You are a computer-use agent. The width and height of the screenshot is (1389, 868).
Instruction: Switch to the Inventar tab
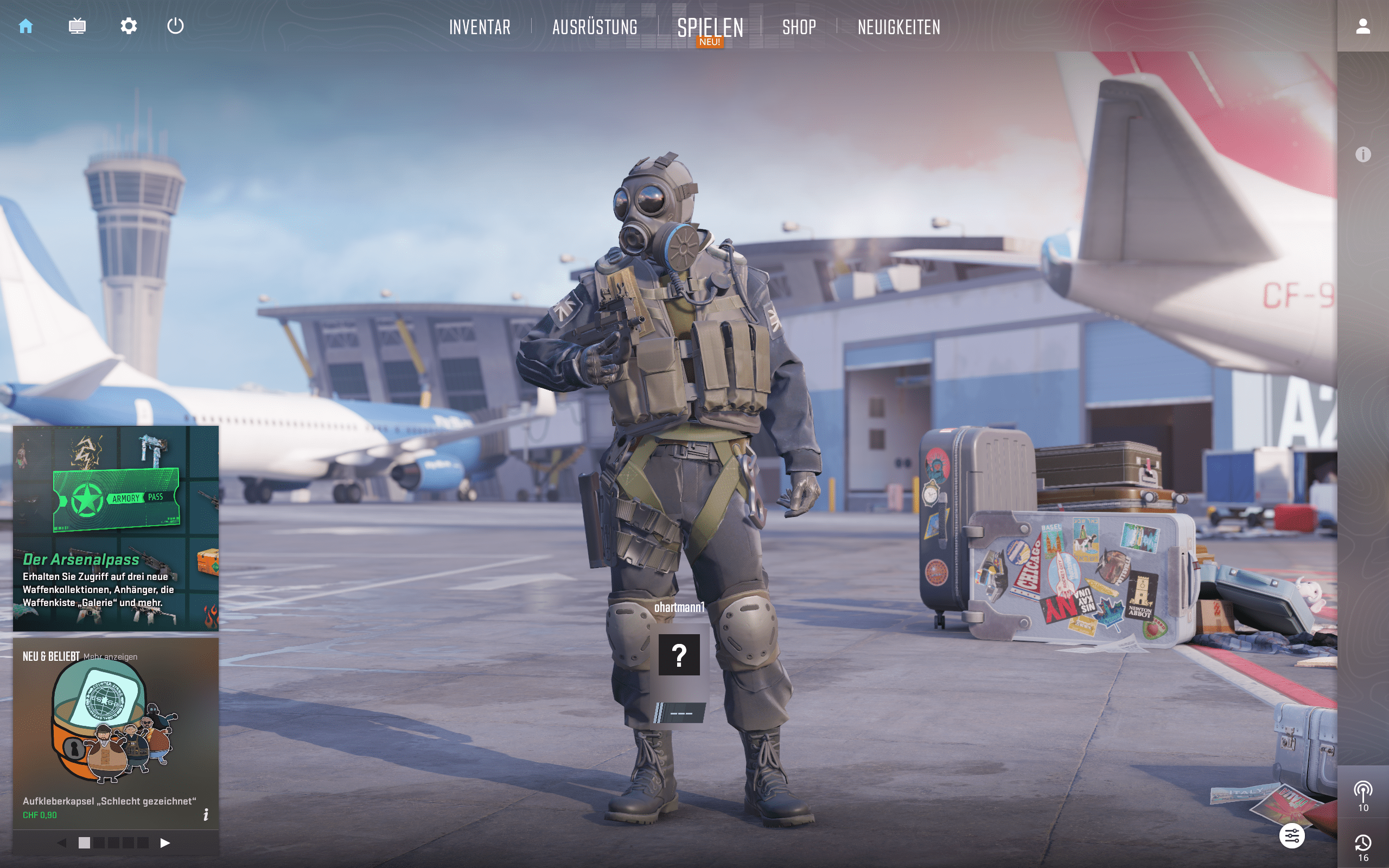click(x=479, y=28)
